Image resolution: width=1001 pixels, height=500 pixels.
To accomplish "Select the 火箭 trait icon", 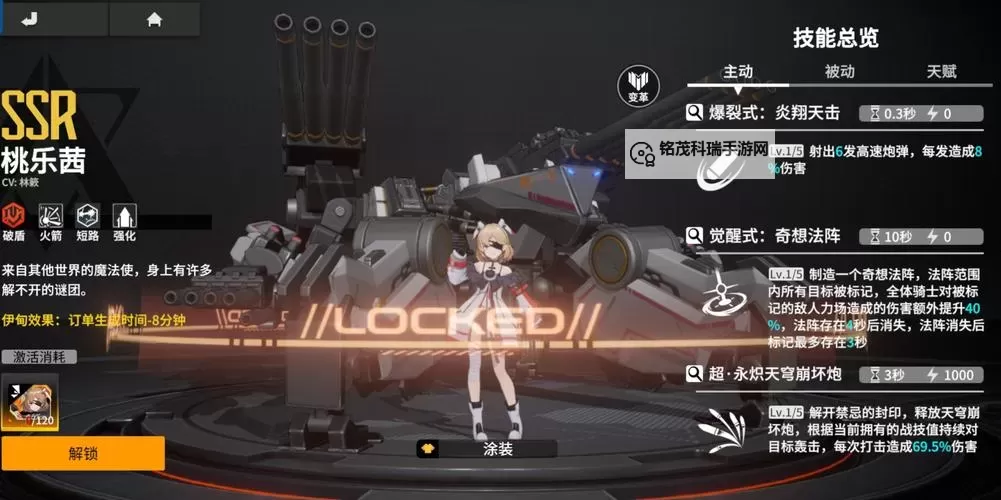I will pos(51,219).
